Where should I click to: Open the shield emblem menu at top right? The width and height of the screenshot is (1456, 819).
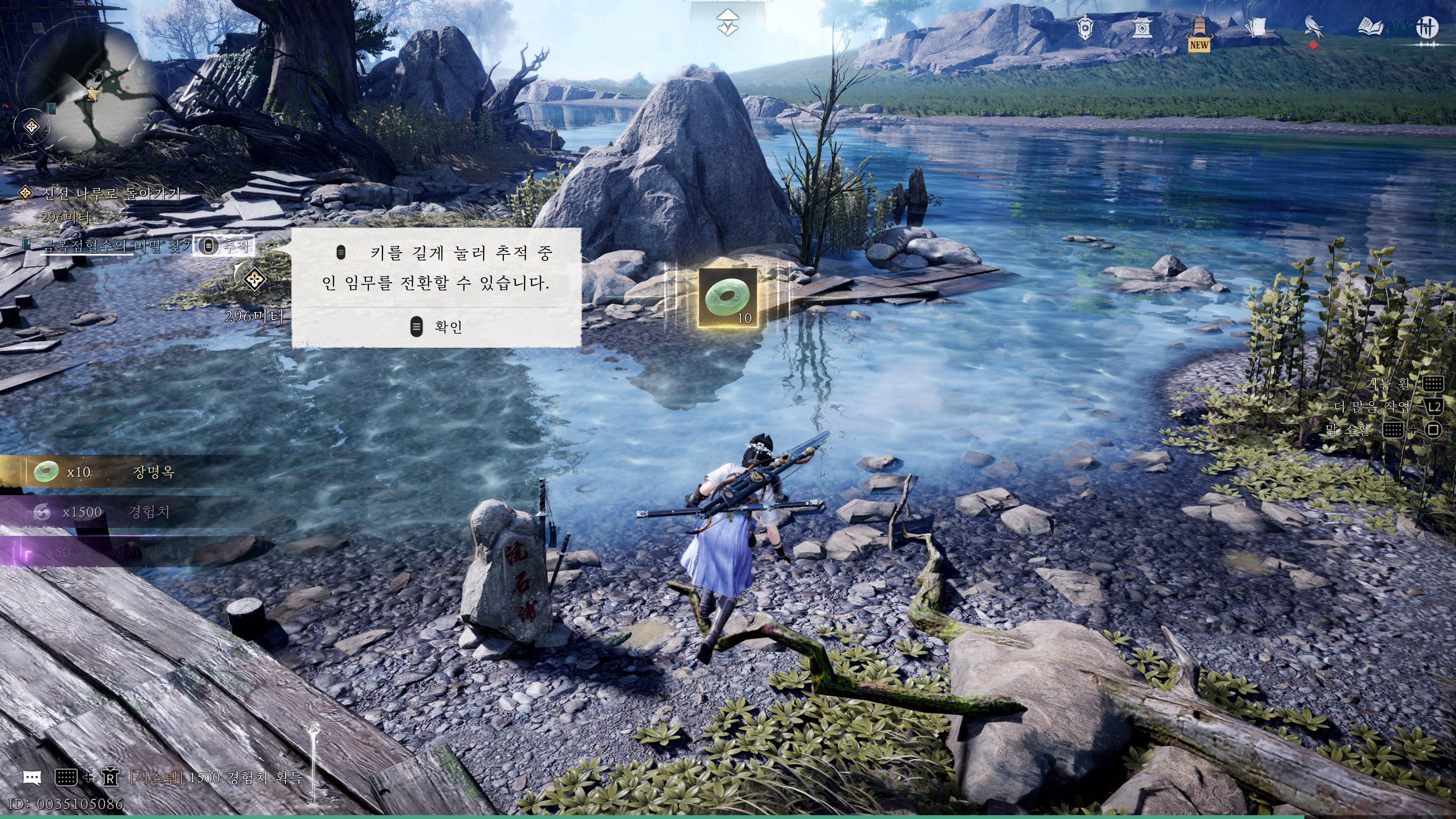1085,28
